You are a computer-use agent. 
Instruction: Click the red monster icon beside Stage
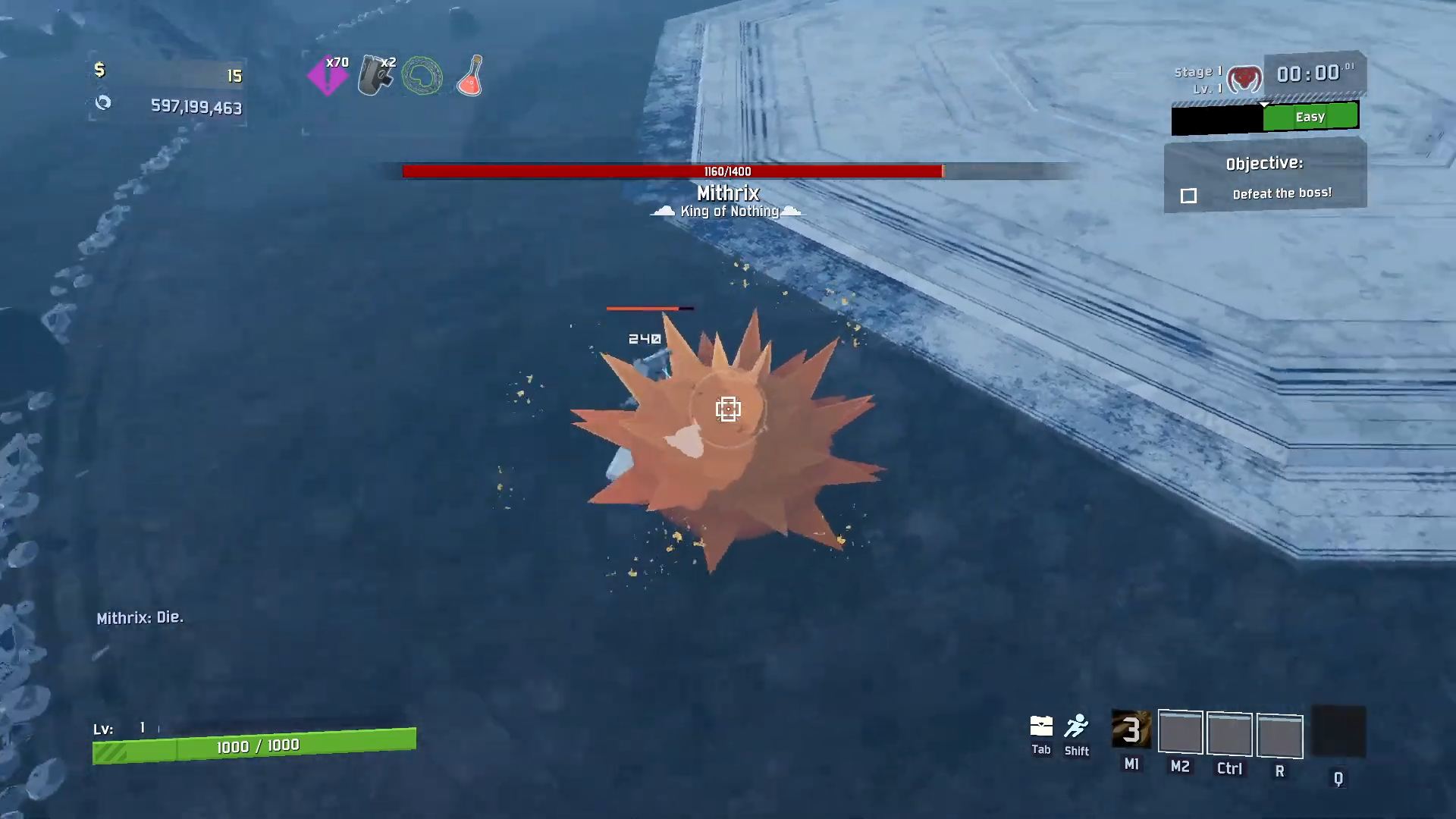(x=1244, y=79)
